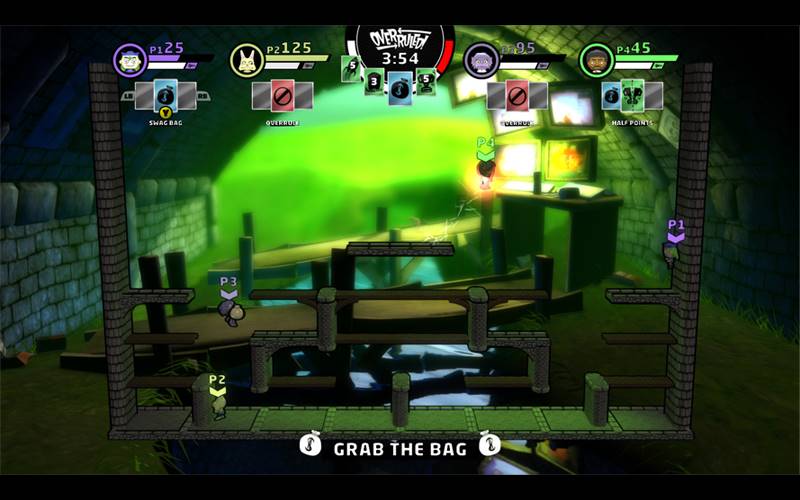The height and width of the screenshot is (500, 800).
Task: Choose P2's red Overrule card
Action: 282,96
